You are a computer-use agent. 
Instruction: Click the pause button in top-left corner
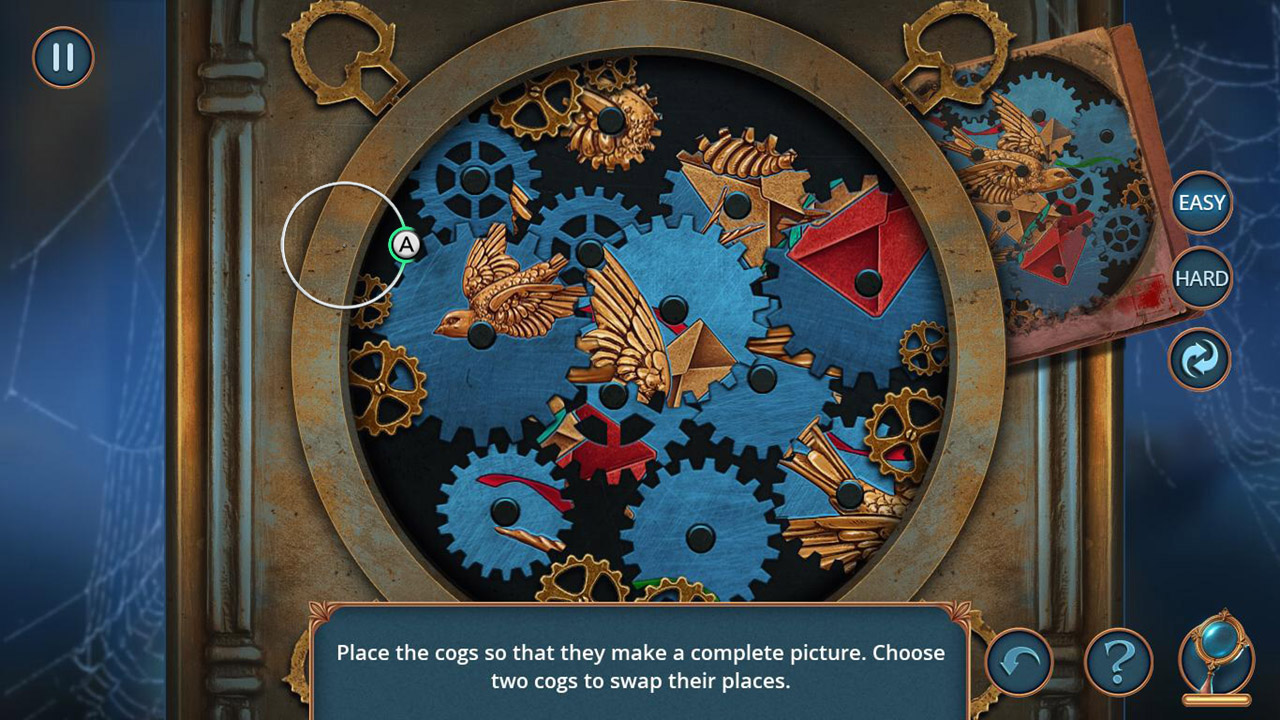(x=62, y=58)
